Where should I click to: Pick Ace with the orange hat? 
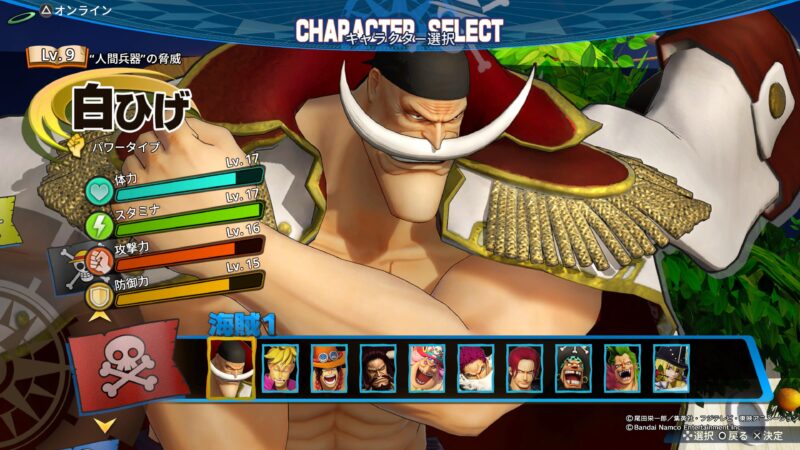(x=328, y=368)
